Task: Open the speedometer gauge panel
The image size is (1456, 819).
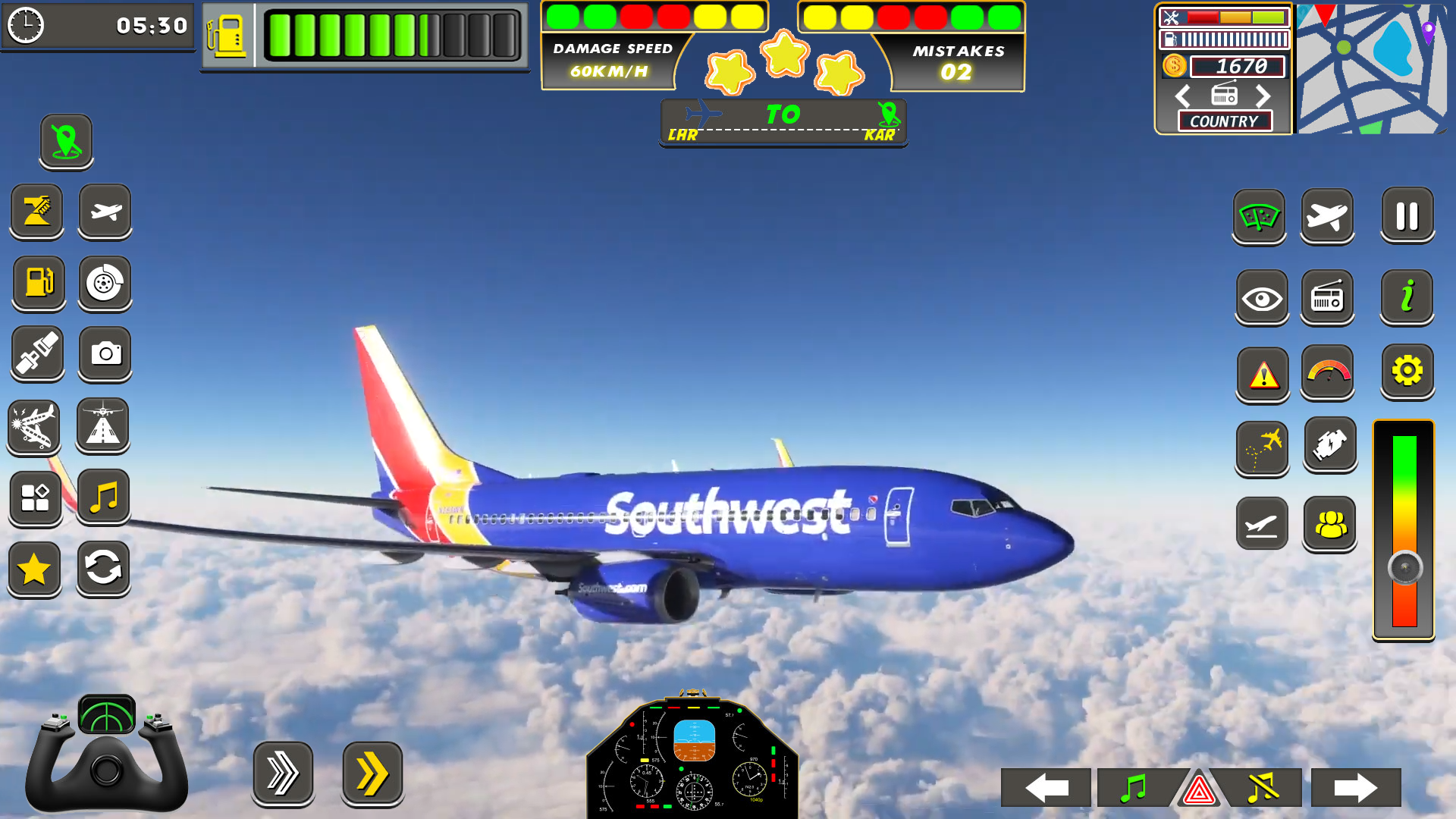Action: (x=1328, y=371)
